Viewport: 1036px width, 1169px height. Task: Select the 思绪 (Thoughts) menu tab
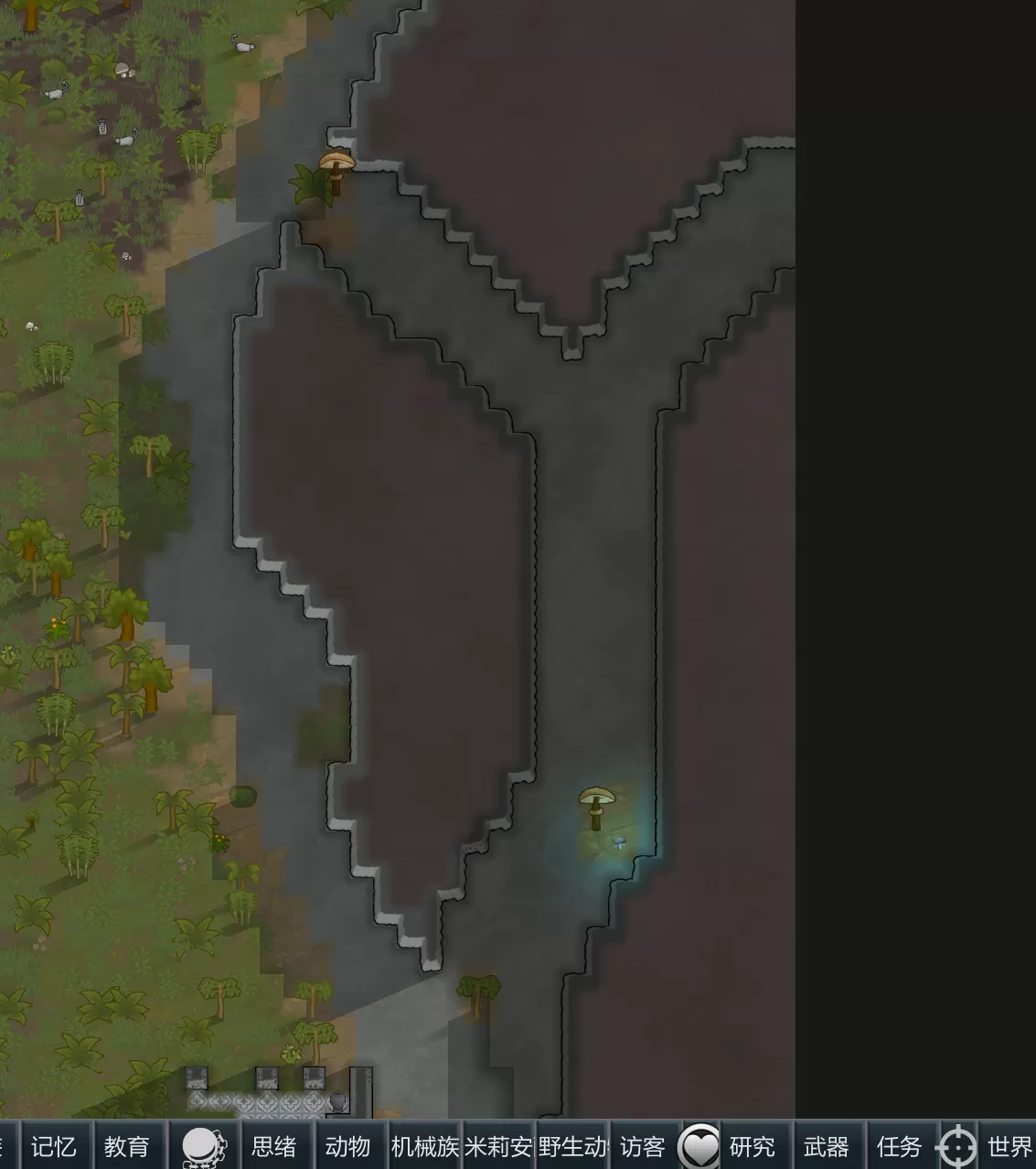273,1146
